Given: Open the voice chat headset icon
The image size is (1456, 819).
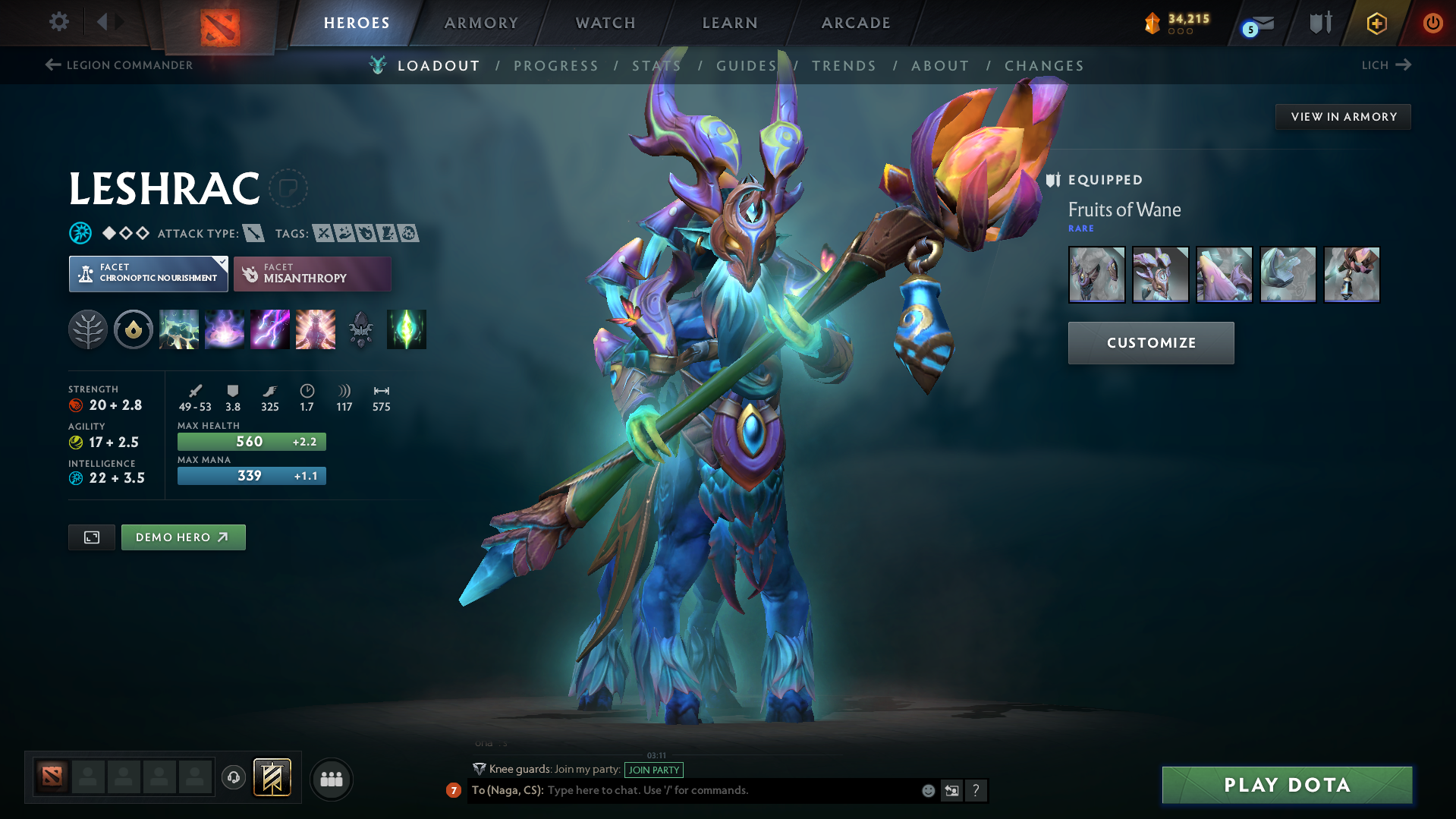Looking at the screenshot, I should tap(233, 779).
